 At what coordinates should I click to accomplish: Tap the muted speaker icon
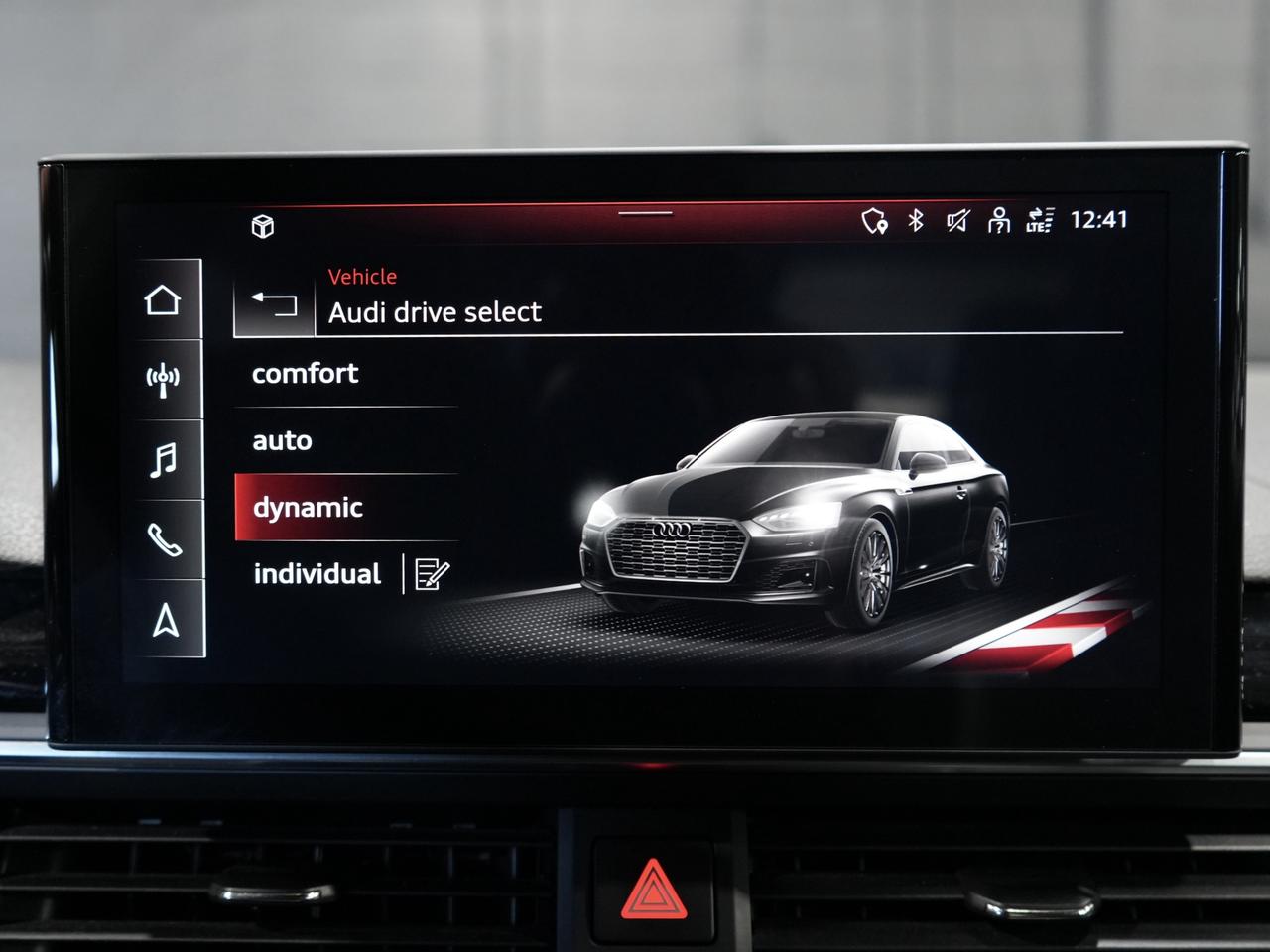click(x=958, y=220)
